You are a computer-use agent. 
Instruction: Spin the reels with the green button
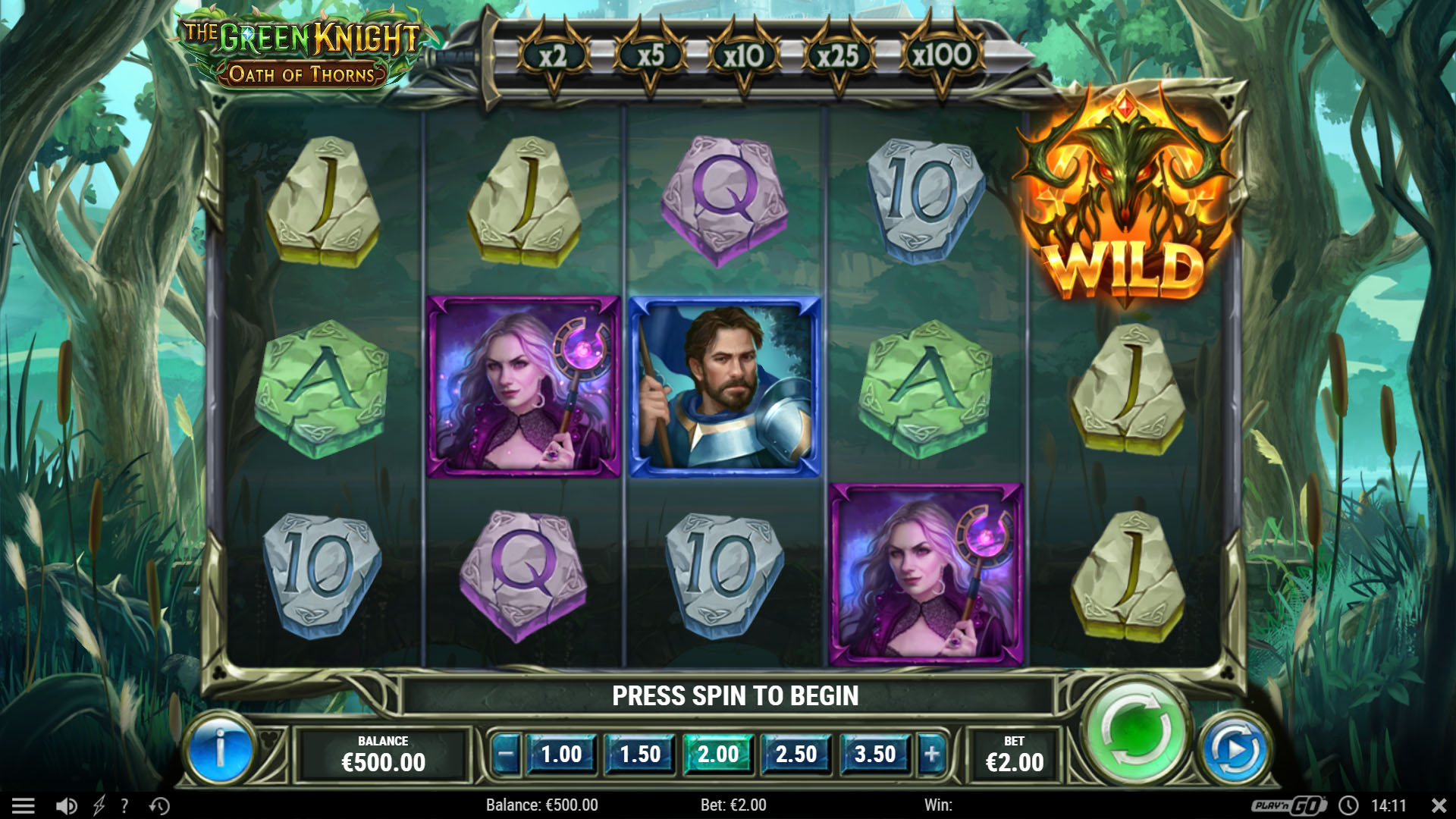pyautogui.click(x=1135, y=732)
